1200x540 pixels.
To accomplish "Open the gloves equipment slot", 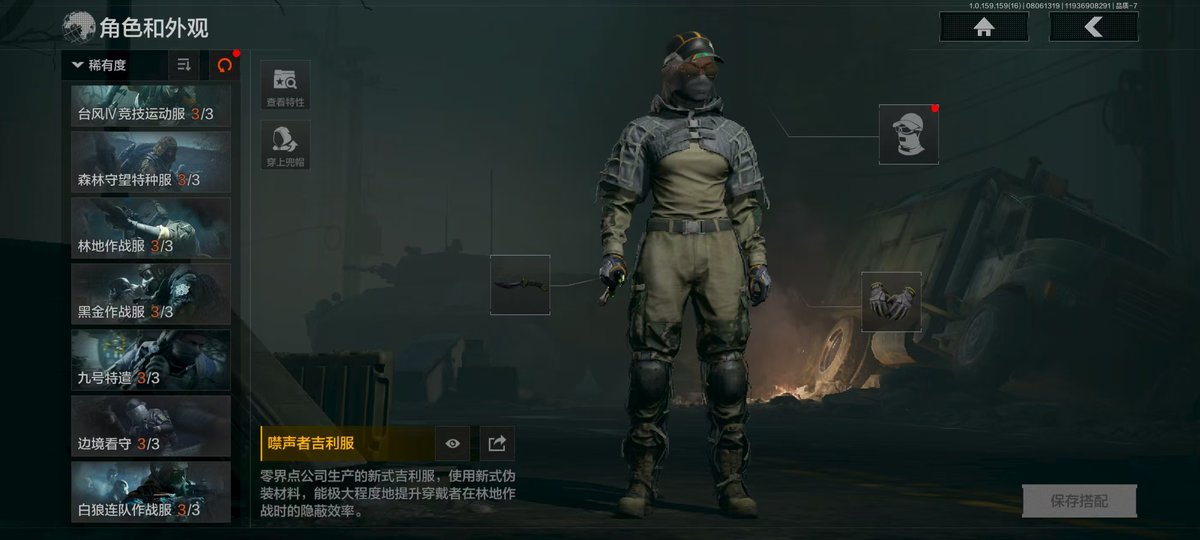I will coord(891,301).
